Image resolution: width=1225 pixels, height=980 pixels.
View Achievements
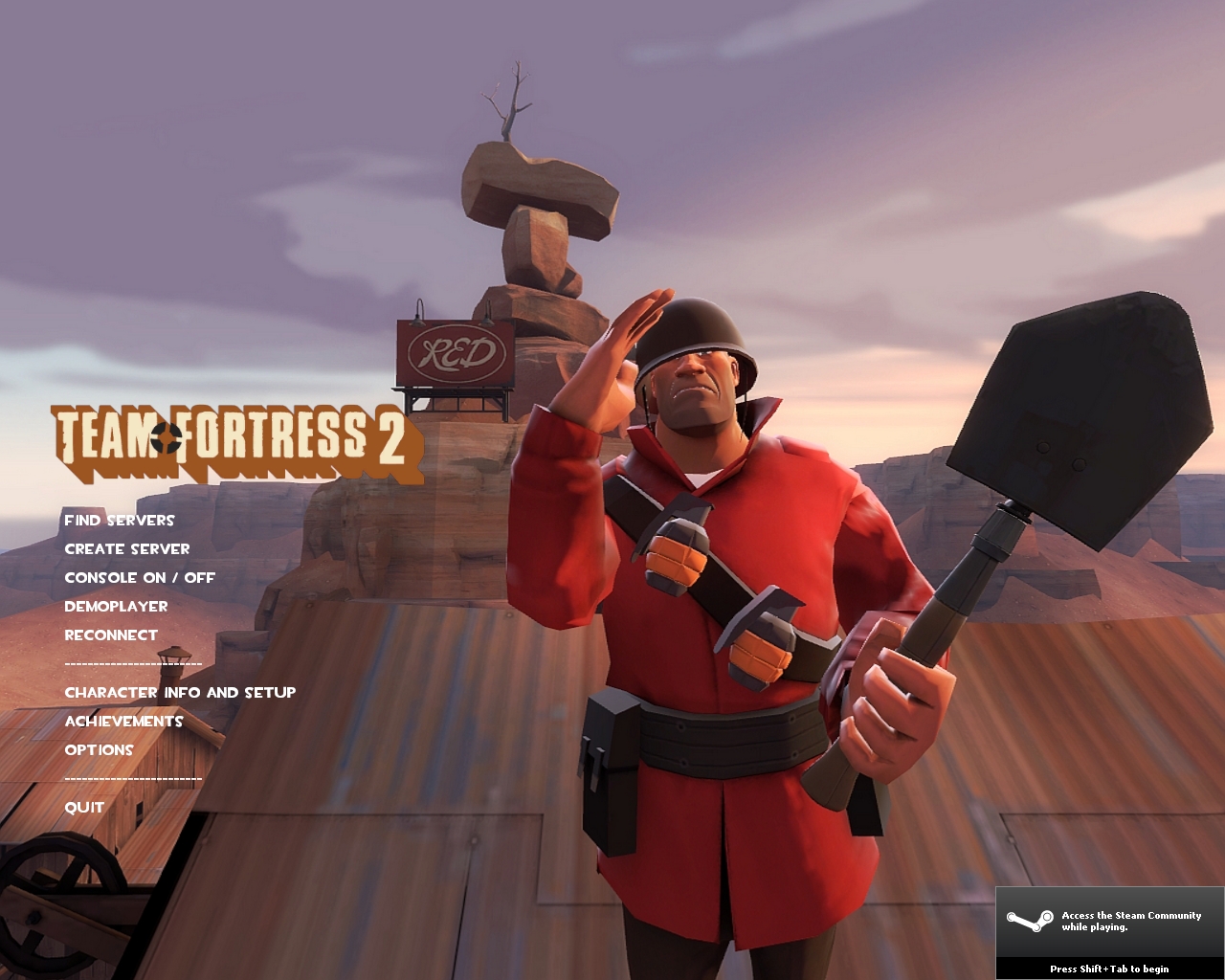point(123,722)
